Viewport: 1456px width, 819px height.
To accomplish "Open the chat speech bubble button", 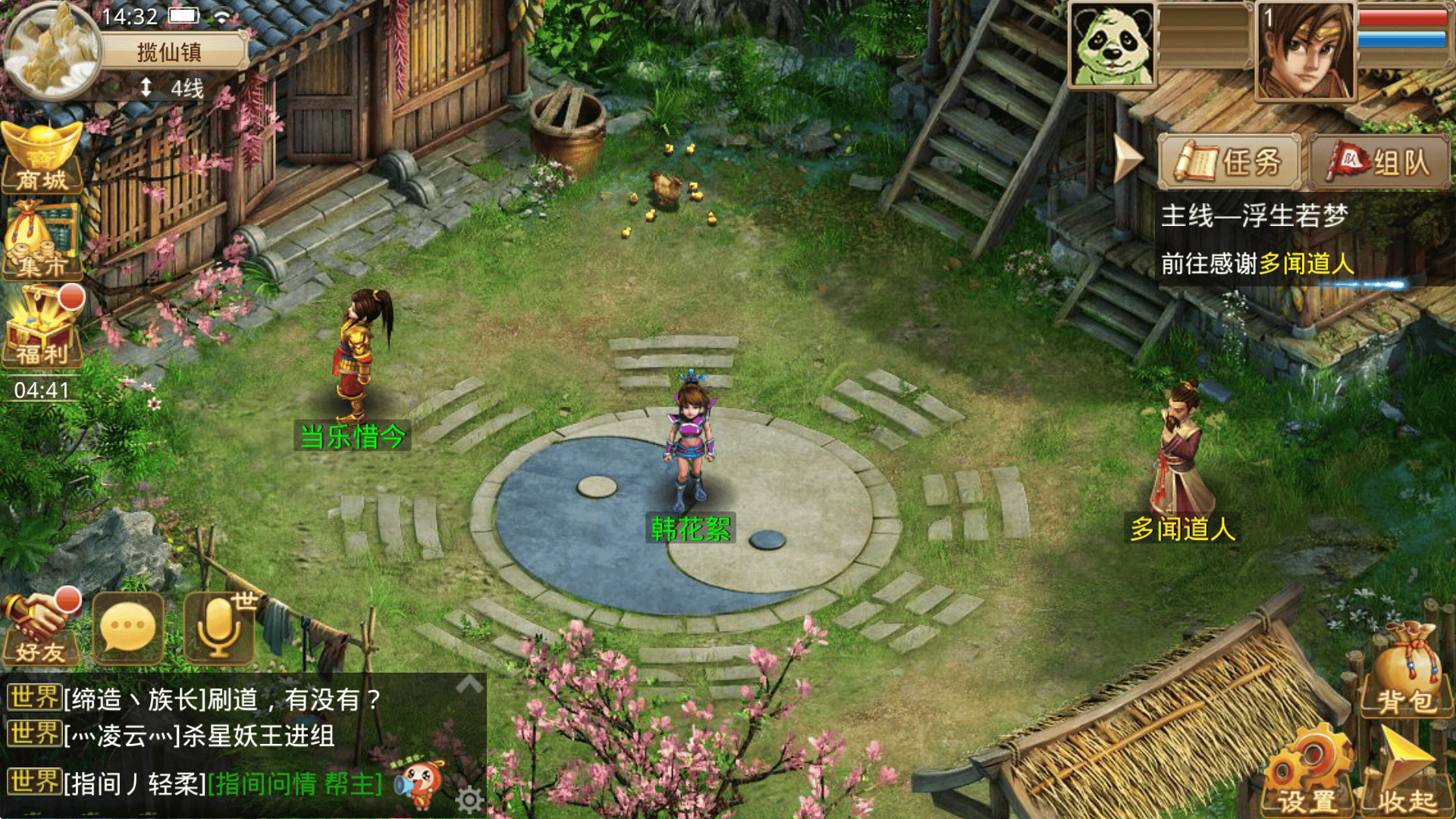I will [x=127, y=628].
